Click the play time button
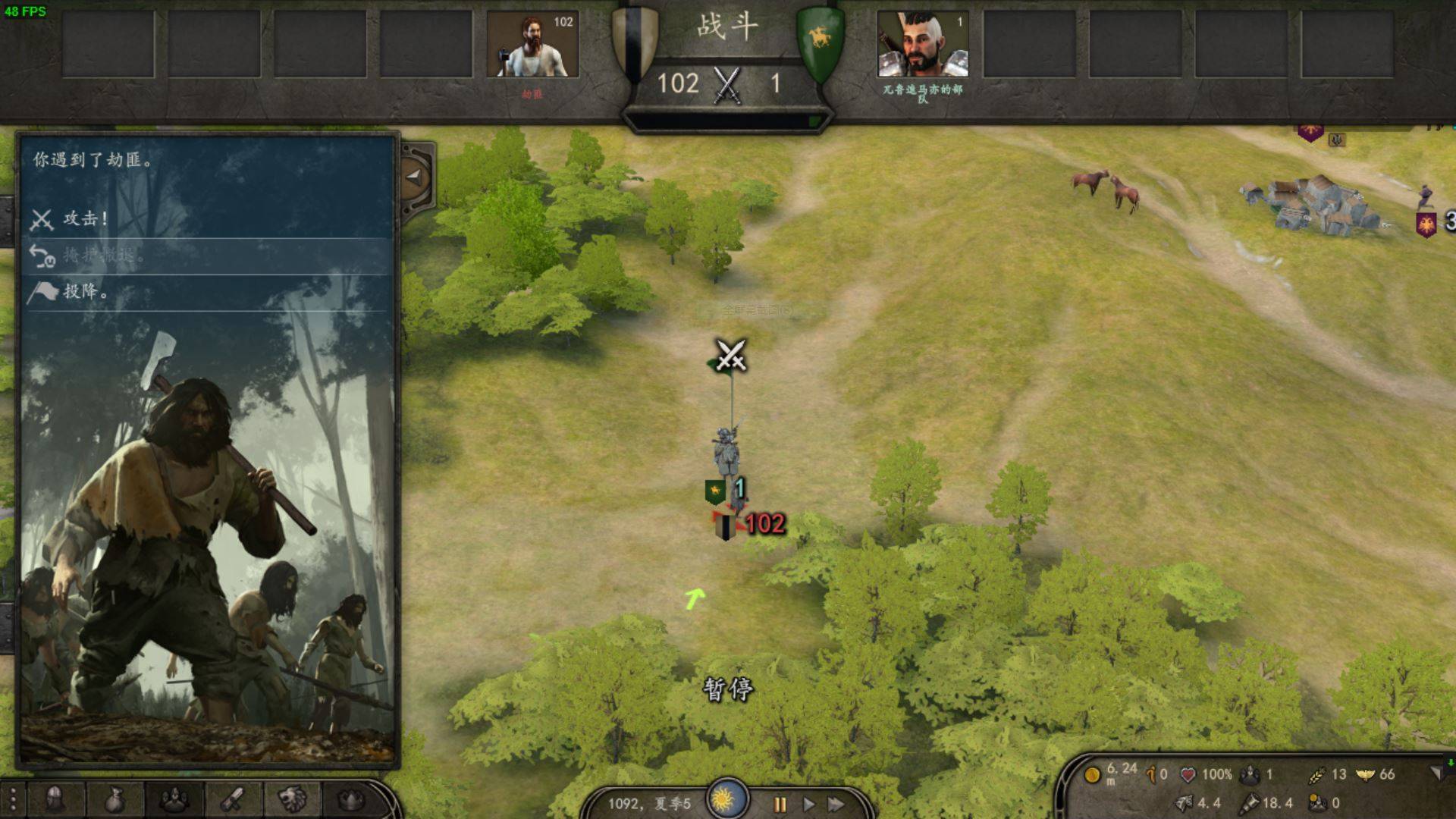The width and height of the screenshot is (1456, 819). [808, 804]
